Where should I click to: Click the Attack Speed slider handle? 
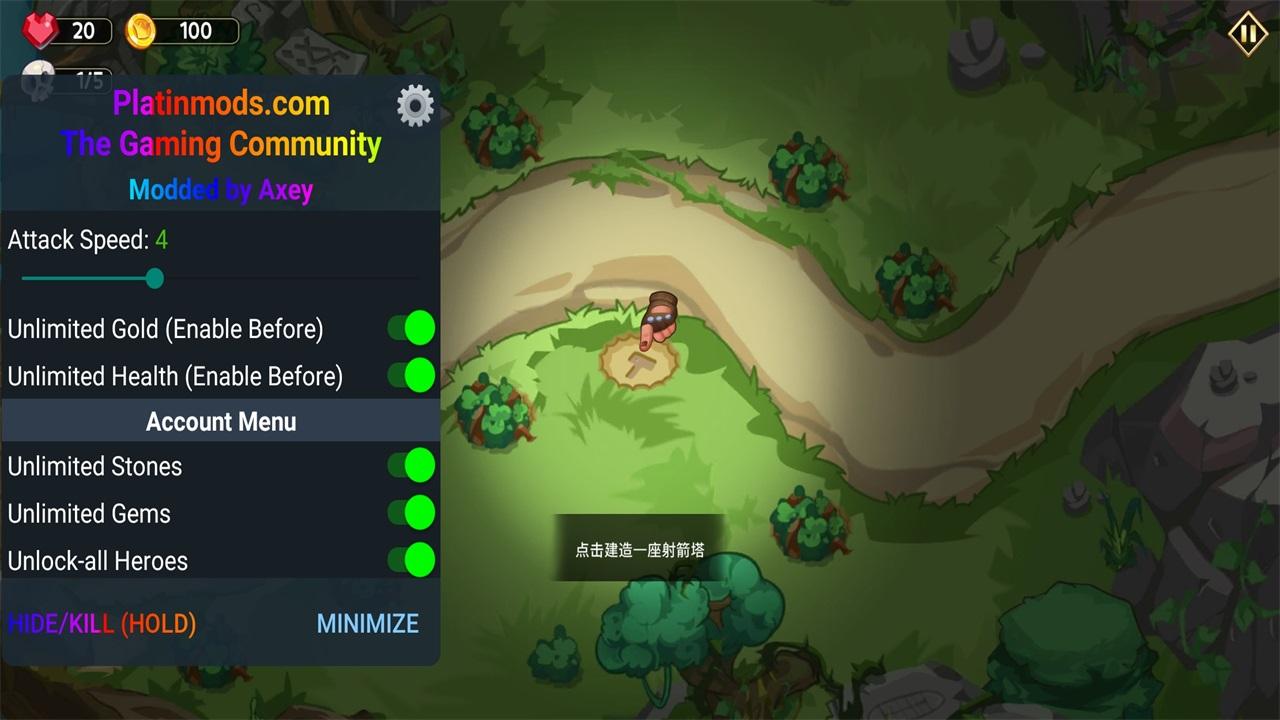(x=154, y=279)
